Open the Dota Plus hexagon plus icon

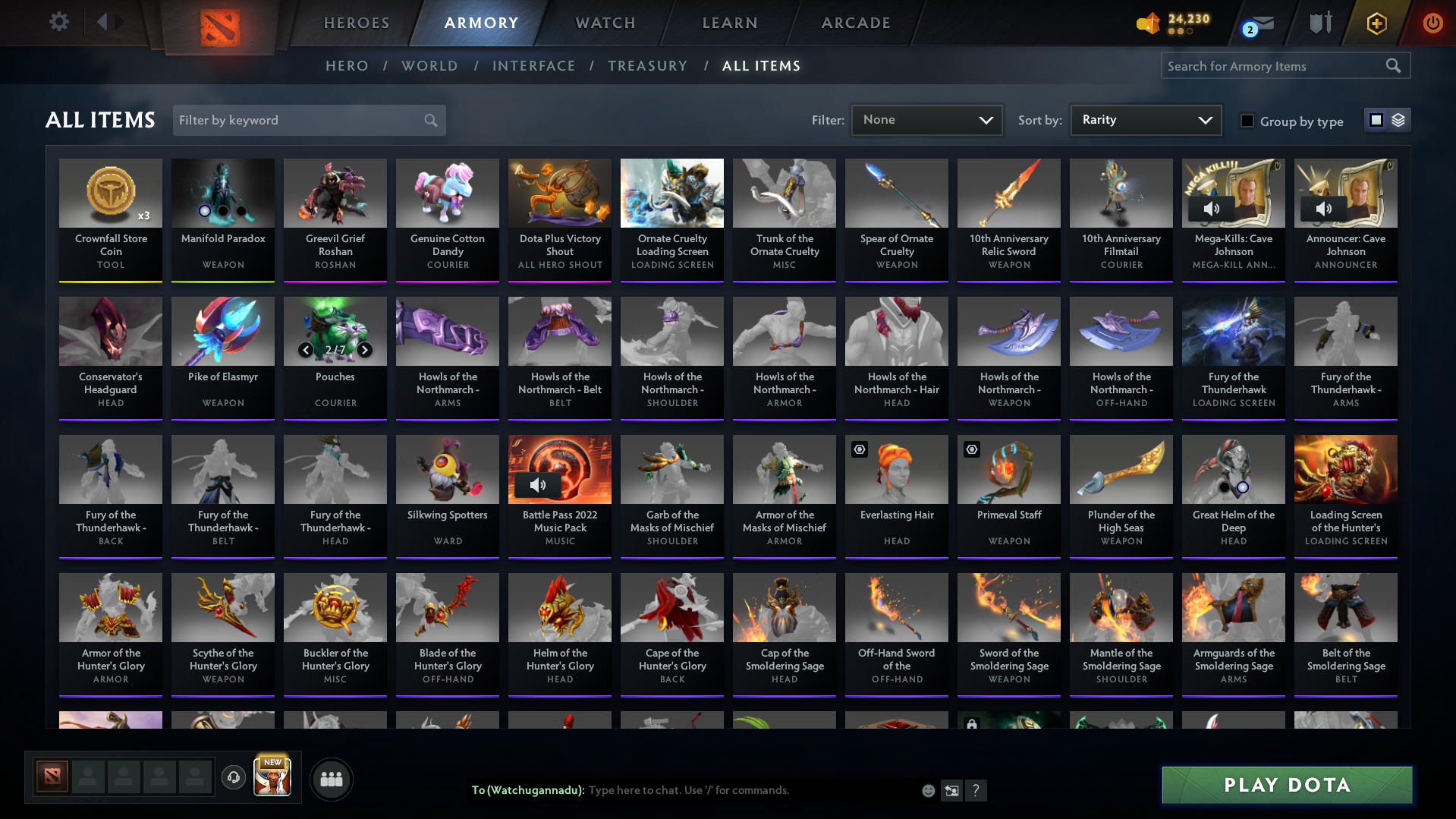(x=1376, y=23)
